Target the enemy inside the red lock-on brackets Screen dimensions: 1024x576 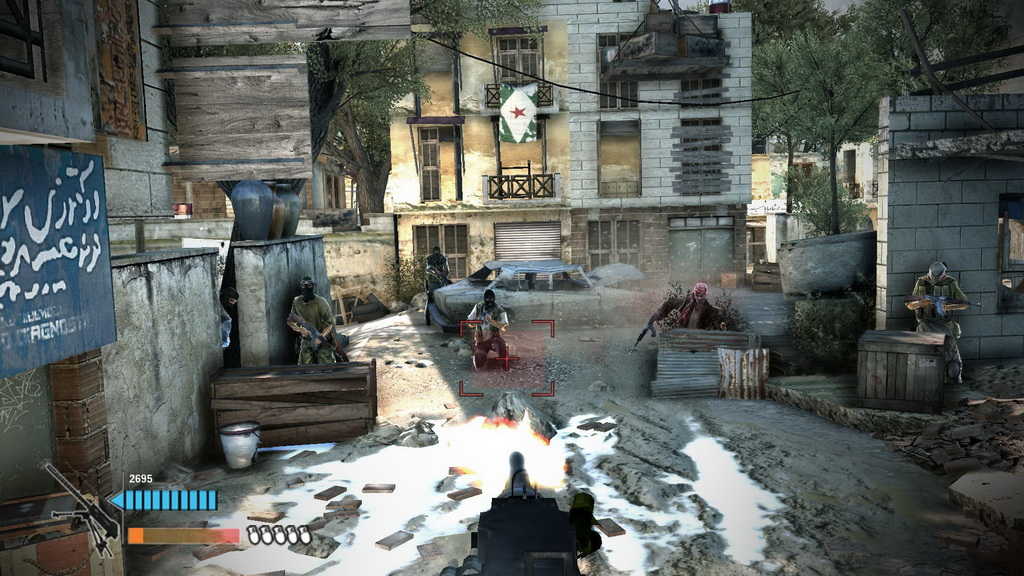(489, 332)
